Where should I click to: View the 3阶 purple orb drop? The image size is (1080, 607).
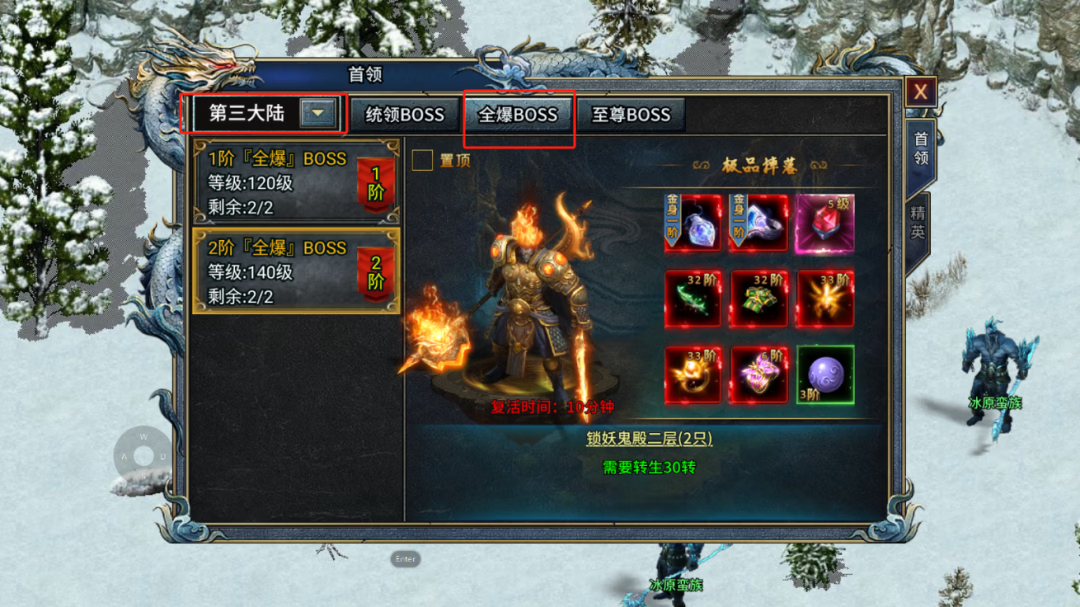click(825, 374)
